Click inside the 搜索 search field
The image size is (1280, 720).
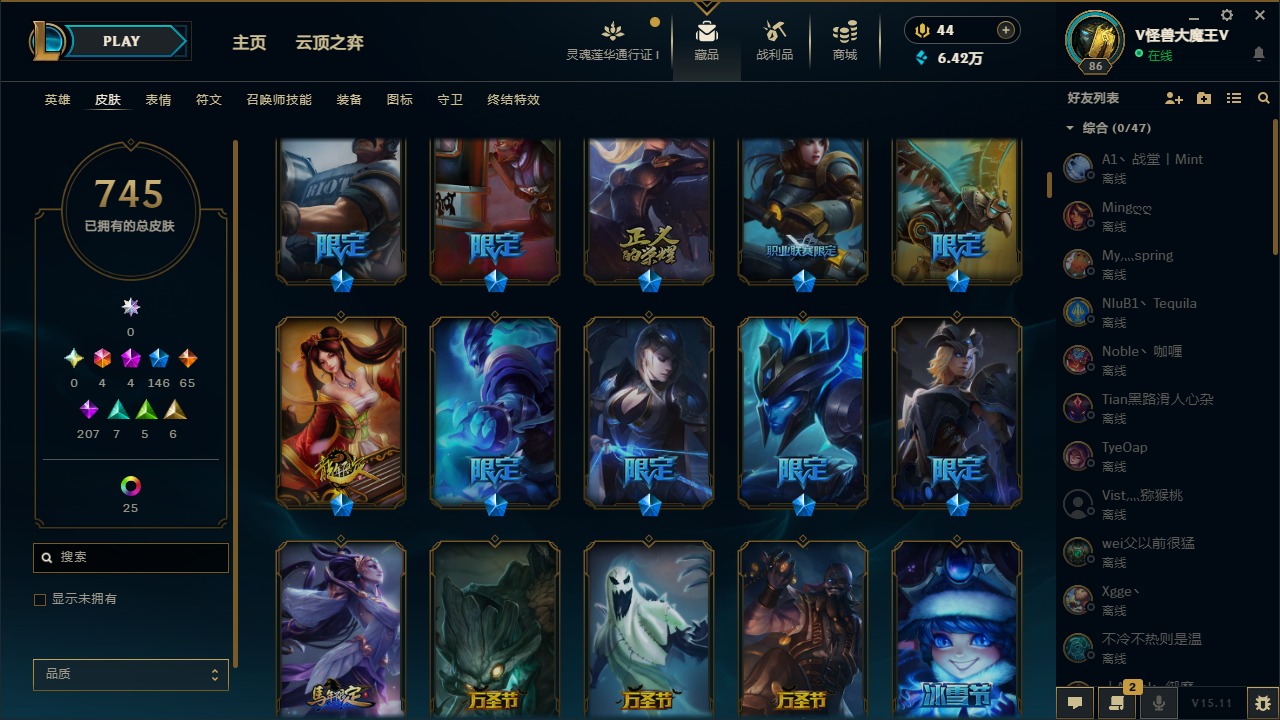(130, 557)
